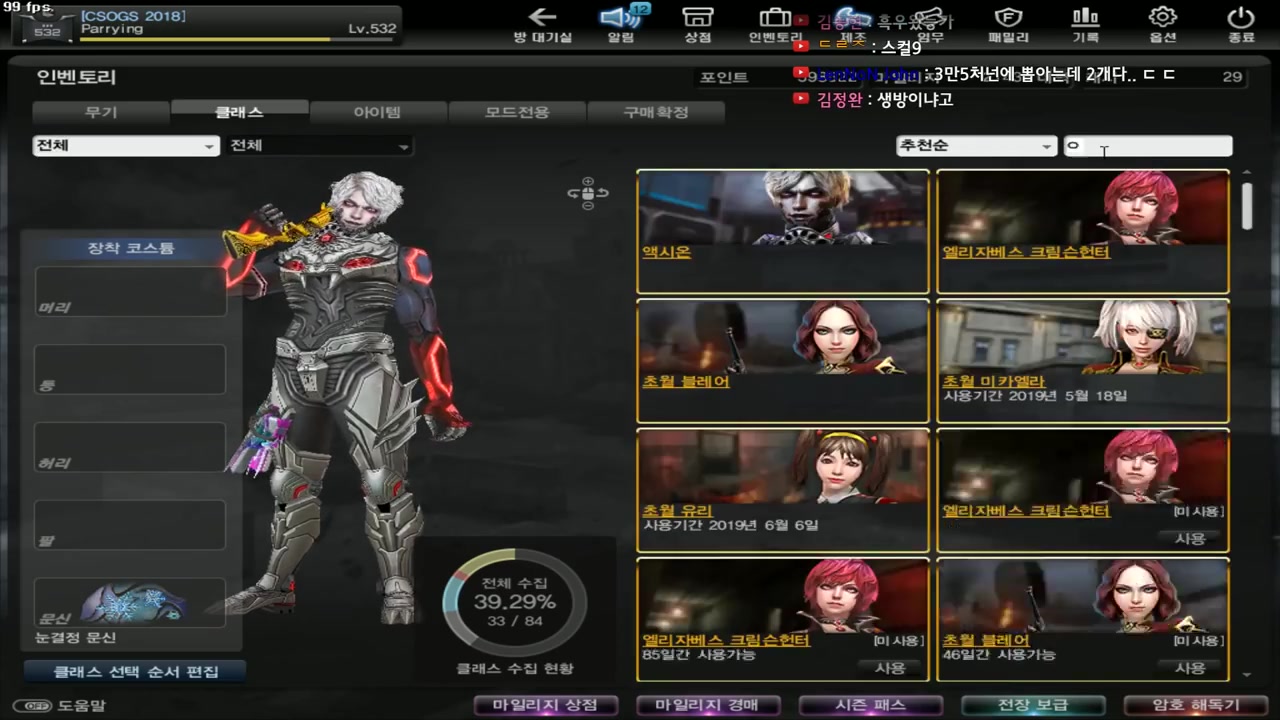Click the 종료 exit icon
Image resolution: width=1280 pixels, height=720 pixels.
click(x=1239, y=25)
